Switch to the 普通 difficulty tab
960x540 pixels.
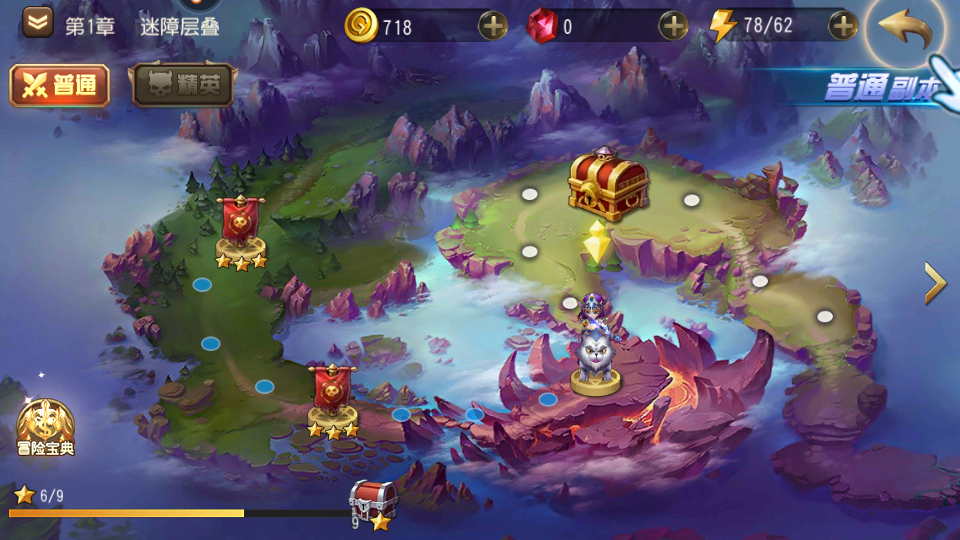tap(59, 86)
